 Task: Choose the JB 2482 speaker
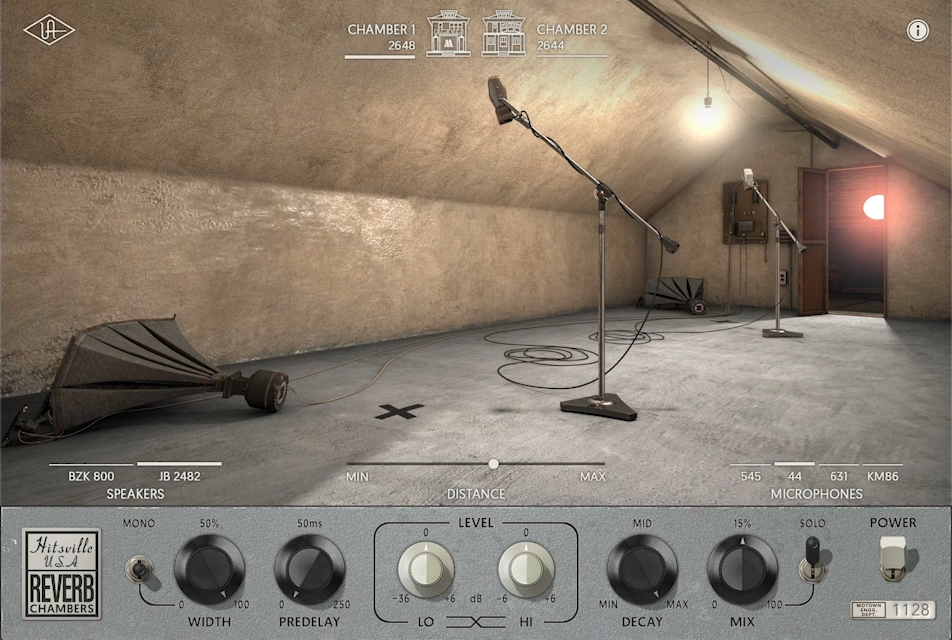click(x=179, y=476)
